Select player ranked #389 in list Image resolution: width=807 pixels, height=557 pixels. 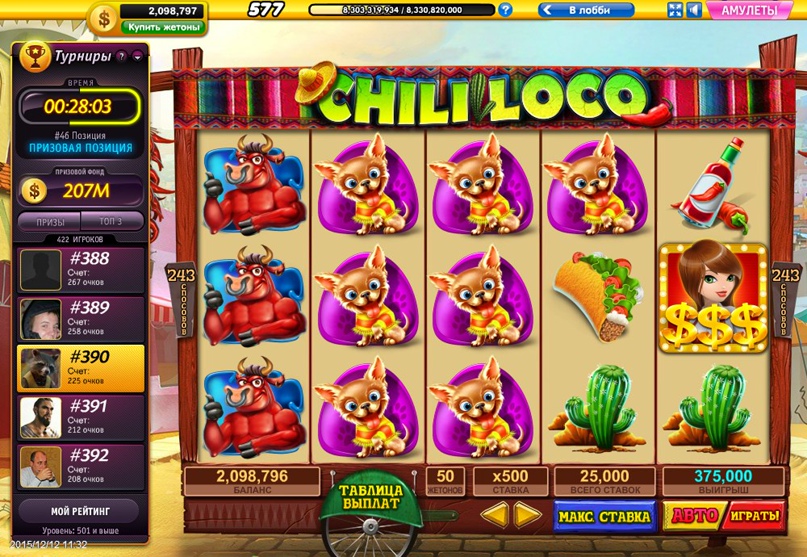[x=82, y=316]
